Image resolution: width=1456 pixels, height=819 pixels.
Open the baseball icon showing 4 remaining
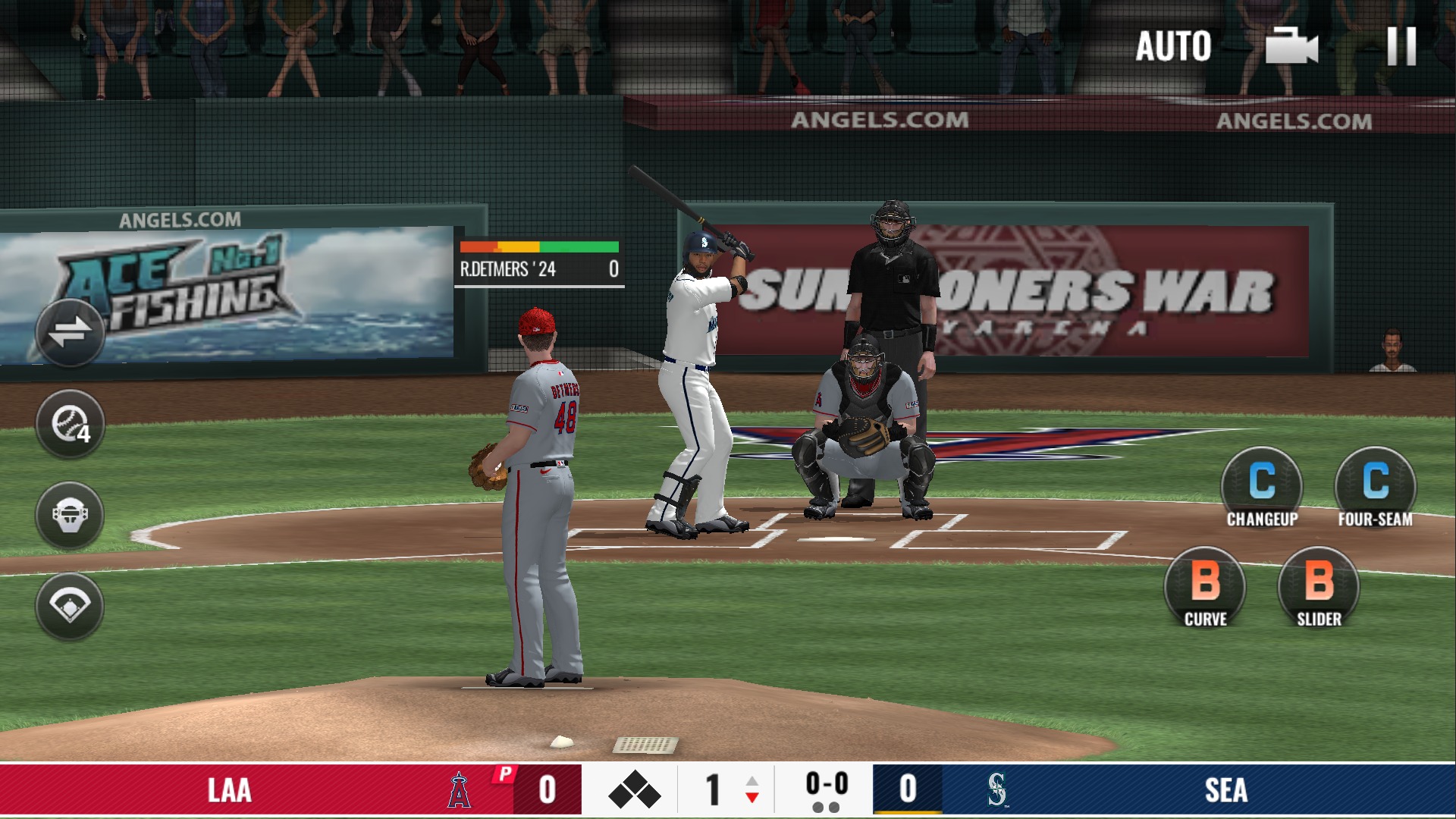(x=70, y=422)
